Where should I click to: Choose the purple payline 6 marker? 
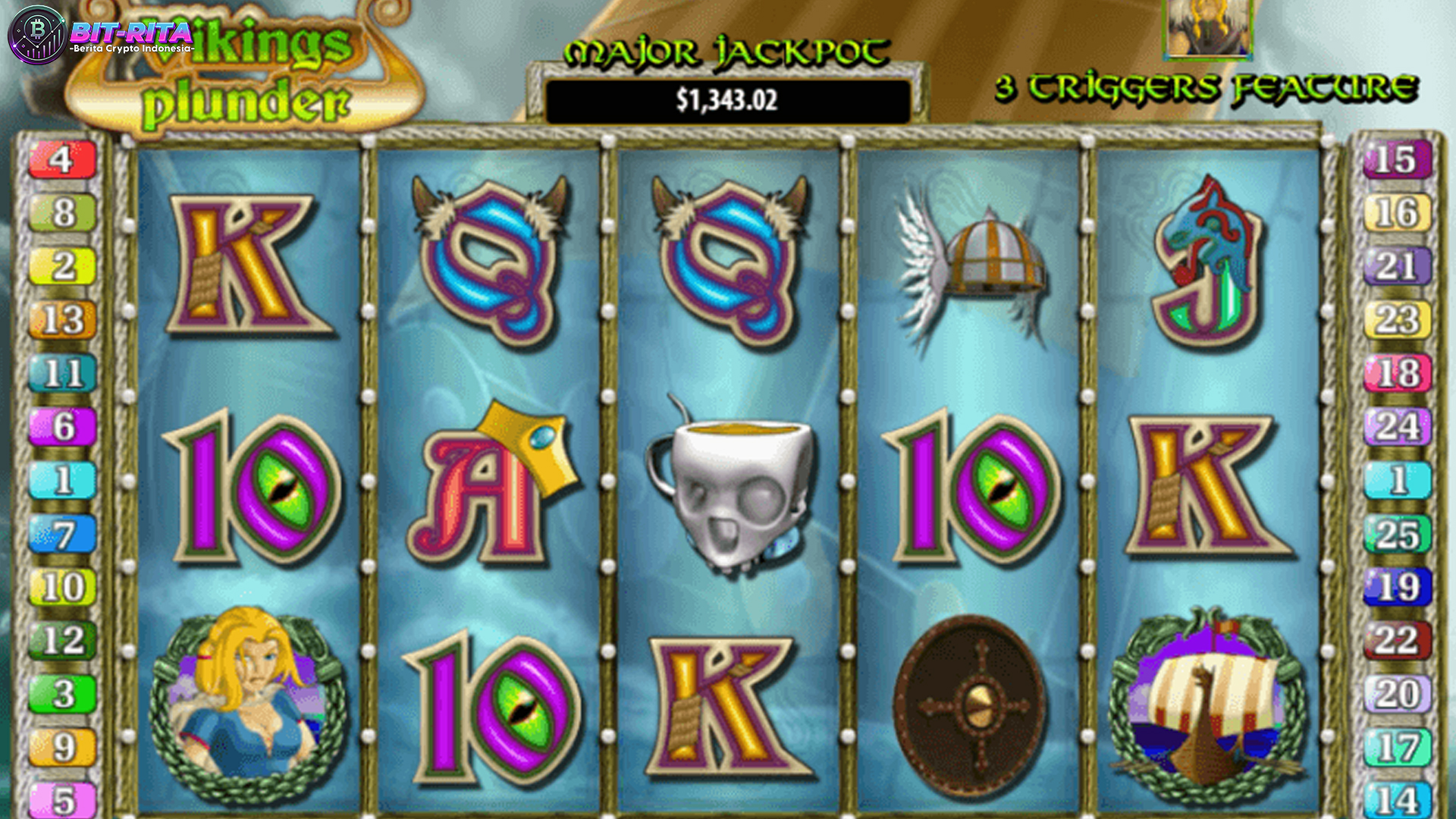pos(62,427)
